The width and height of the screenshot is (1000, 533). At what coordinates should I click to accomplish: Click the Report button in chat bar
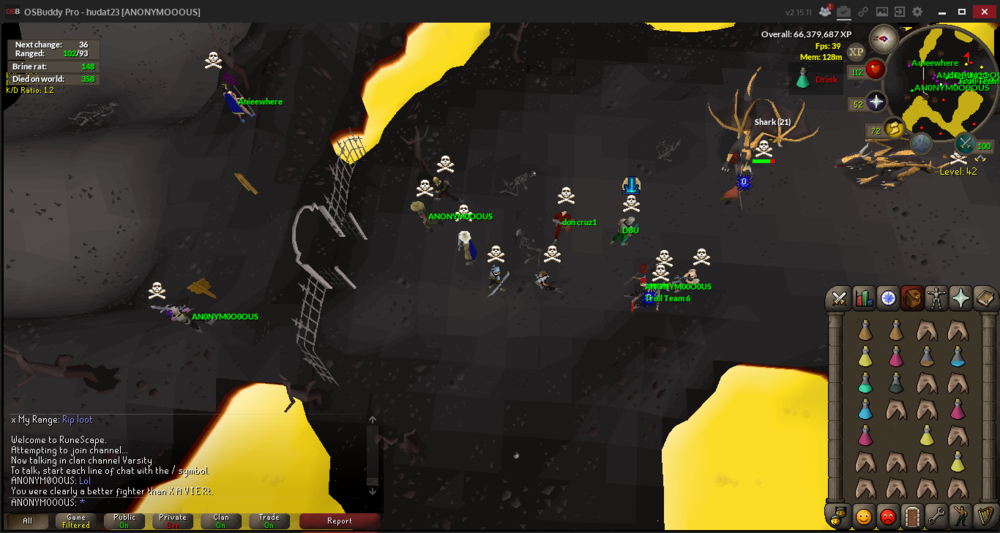(x=339, y=521)
